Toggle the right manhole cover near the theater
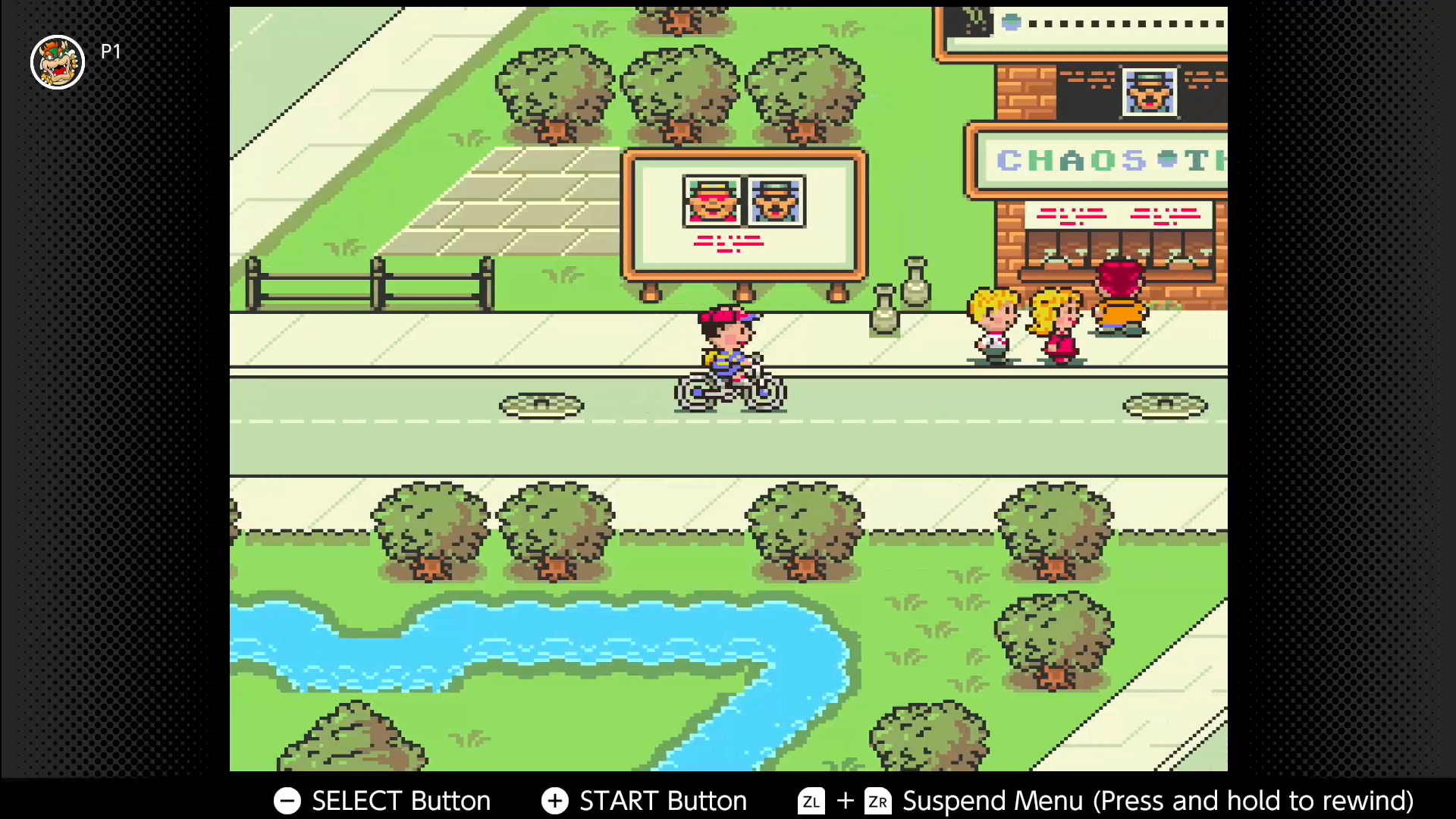This screenshot has width=1456, height=819. pos(1166,405)
